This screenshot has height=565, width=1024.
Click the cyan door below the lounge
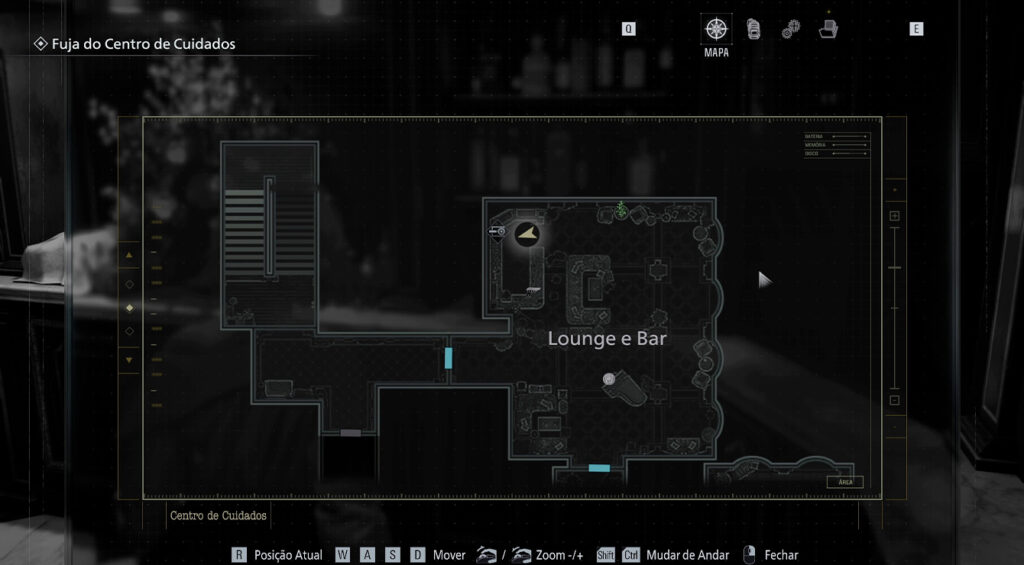click(x=599, y=468)
